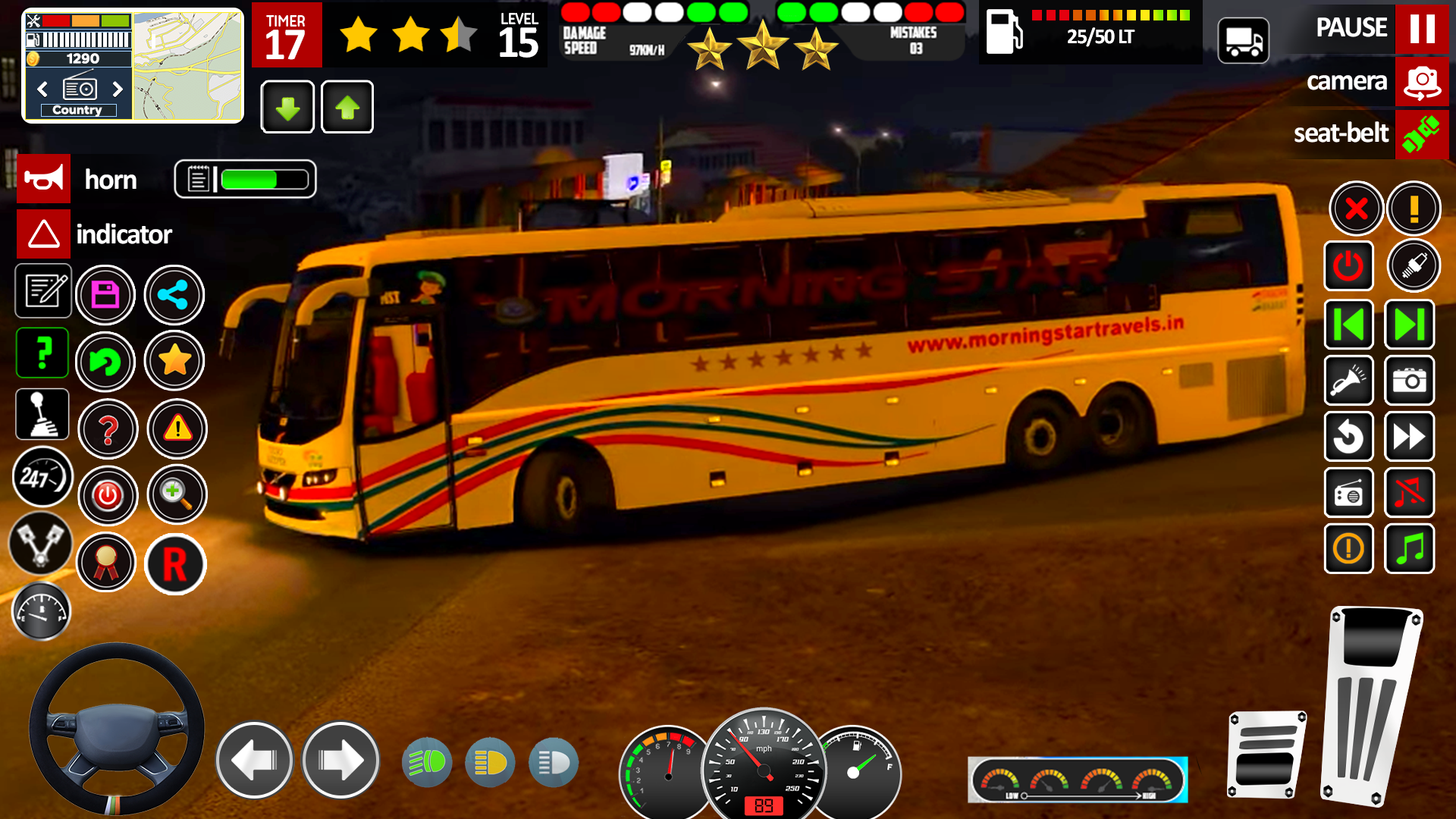Open the radio icon on the right panel
Image resolution: width=1456 pixels, height=819 pixels.
click(x=1349, y=493)
